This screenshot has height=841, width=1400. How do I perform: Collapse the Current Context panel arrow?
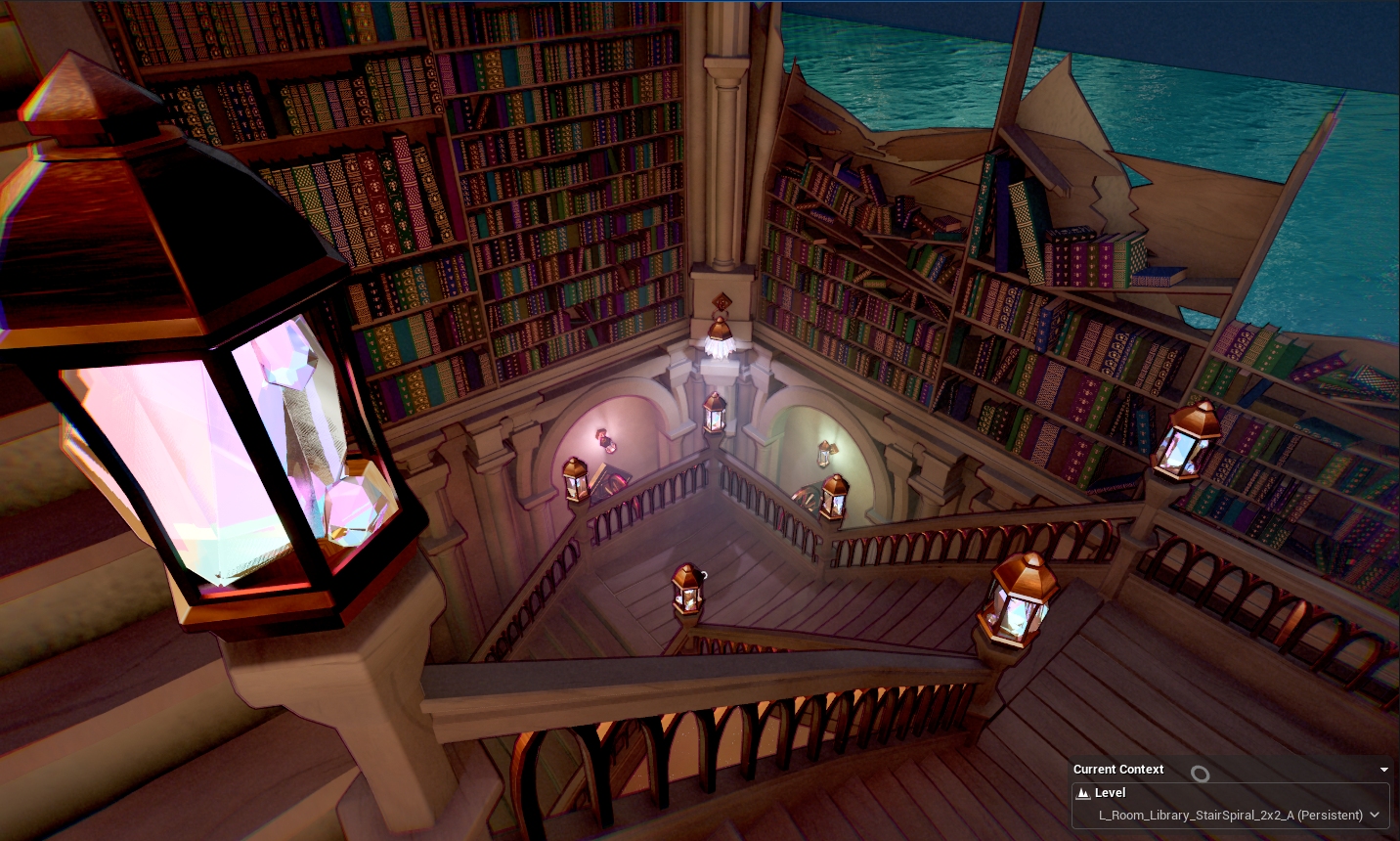[1383, 770]
